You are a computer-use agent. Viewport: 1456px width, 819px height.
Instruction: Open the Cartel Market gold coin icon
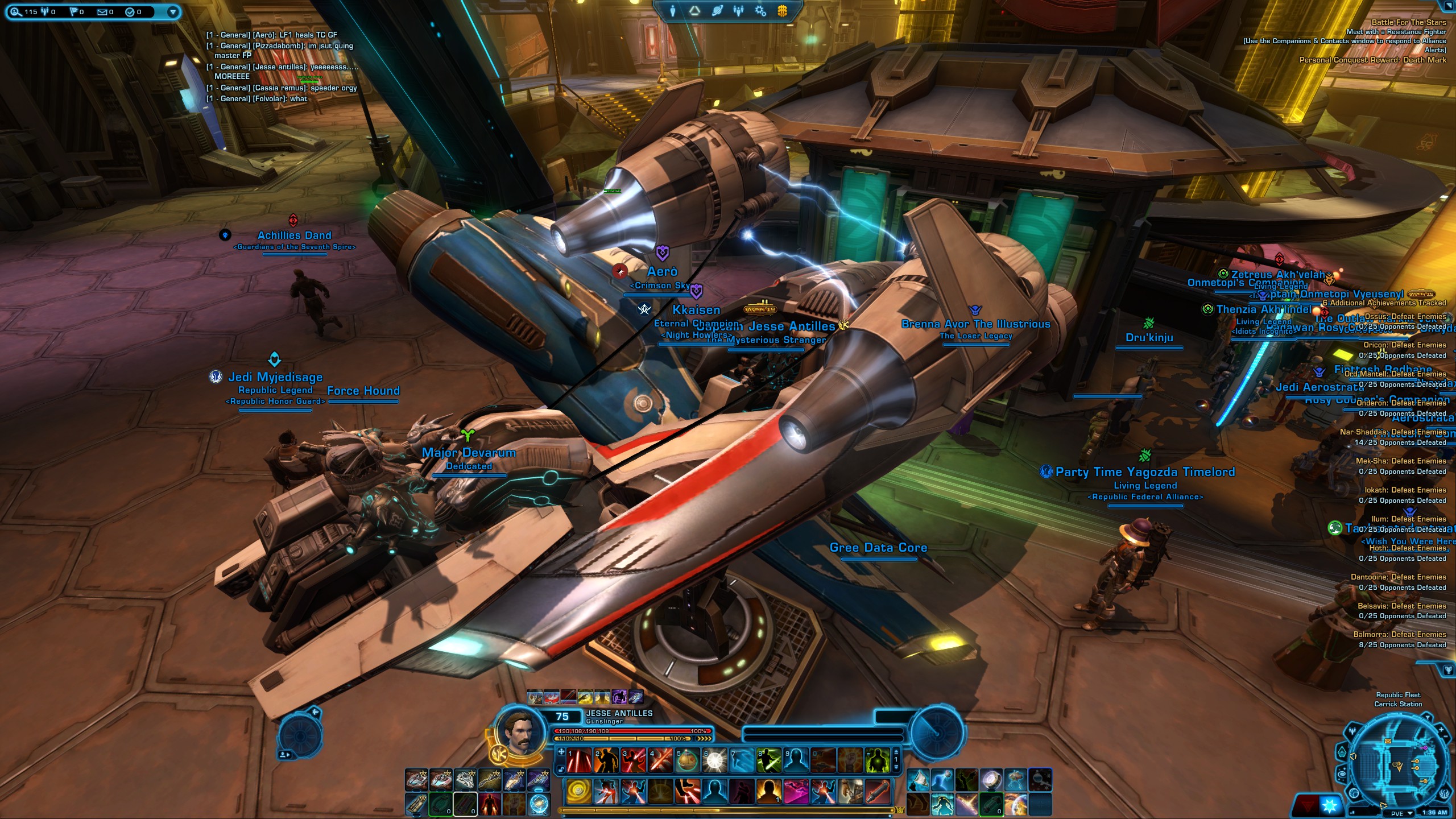tap(783, 11)
